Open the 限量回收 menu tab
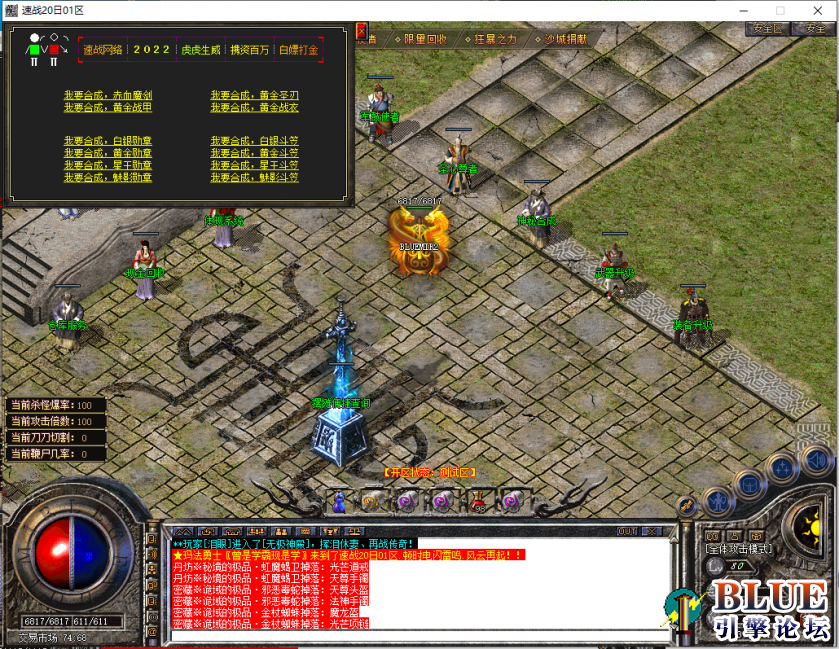 coord(424,40)
